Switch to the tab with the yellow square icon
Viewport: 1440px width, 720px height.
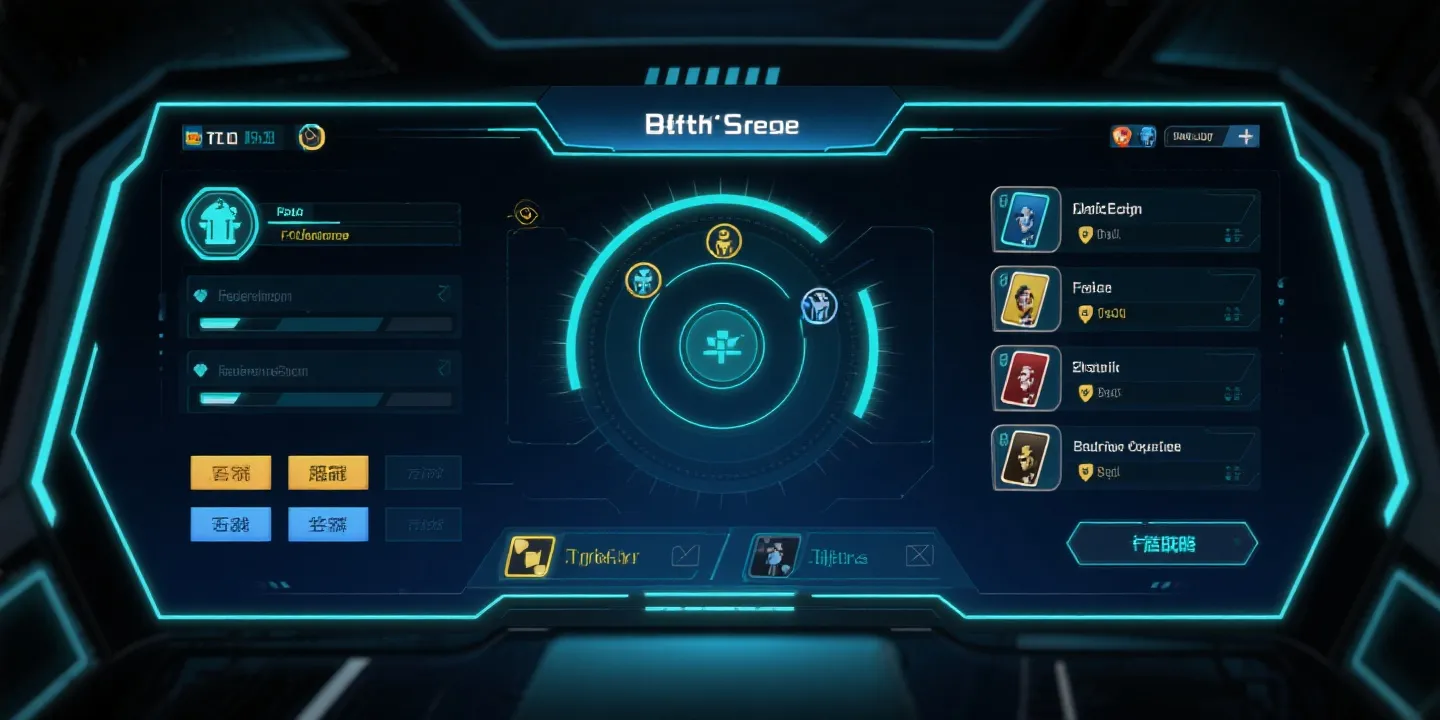[530, 557]
